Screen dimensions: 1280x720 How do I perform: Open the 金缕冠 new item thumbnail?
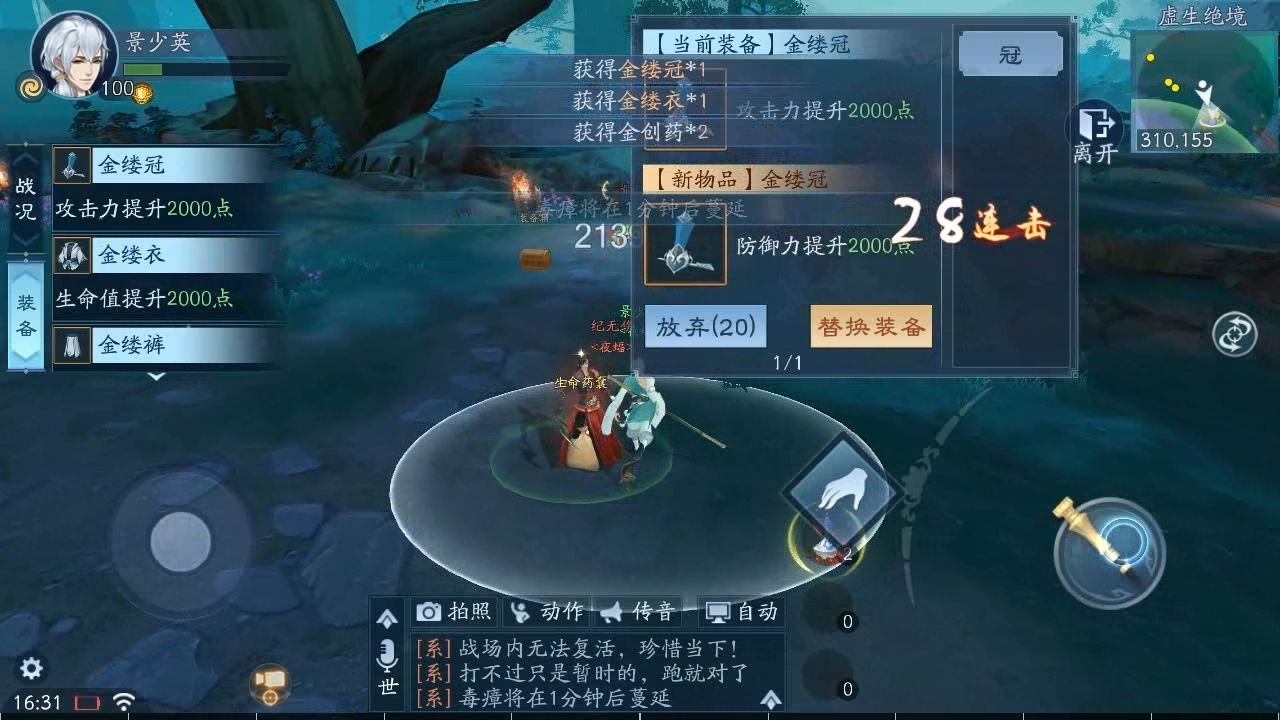click(684, 253)
